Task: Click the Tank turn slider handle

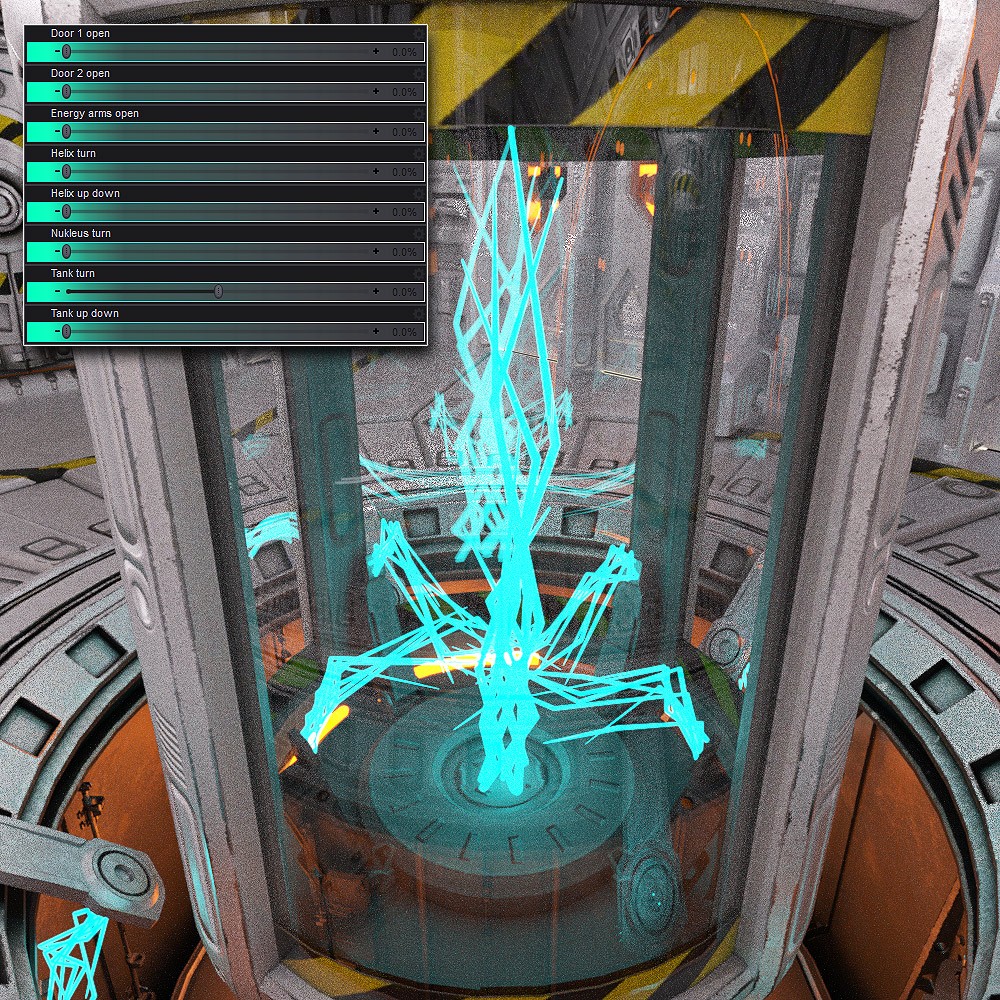Action: click(218, 291)
